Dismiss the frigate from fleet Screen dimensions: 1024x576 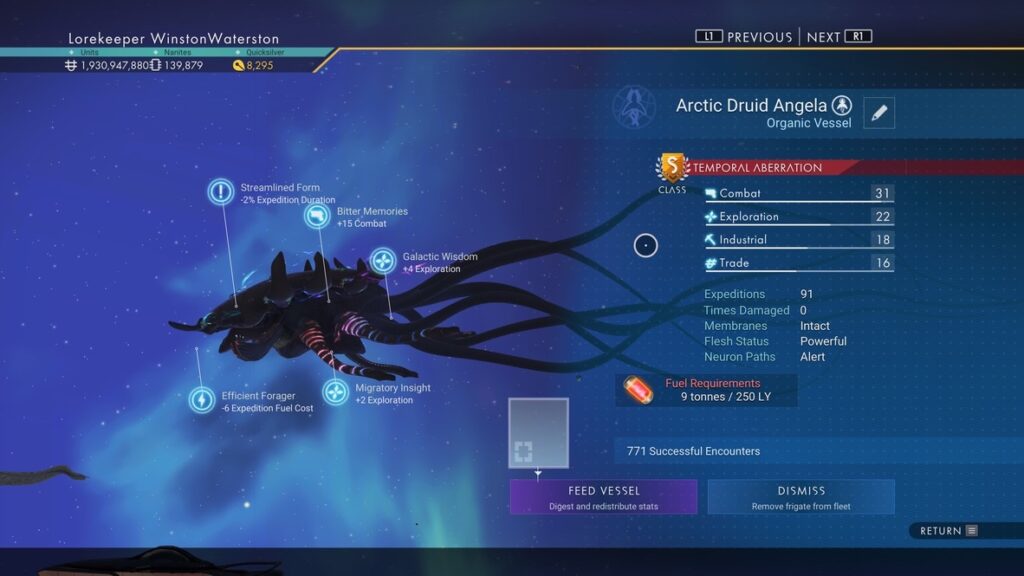point(801,497)
